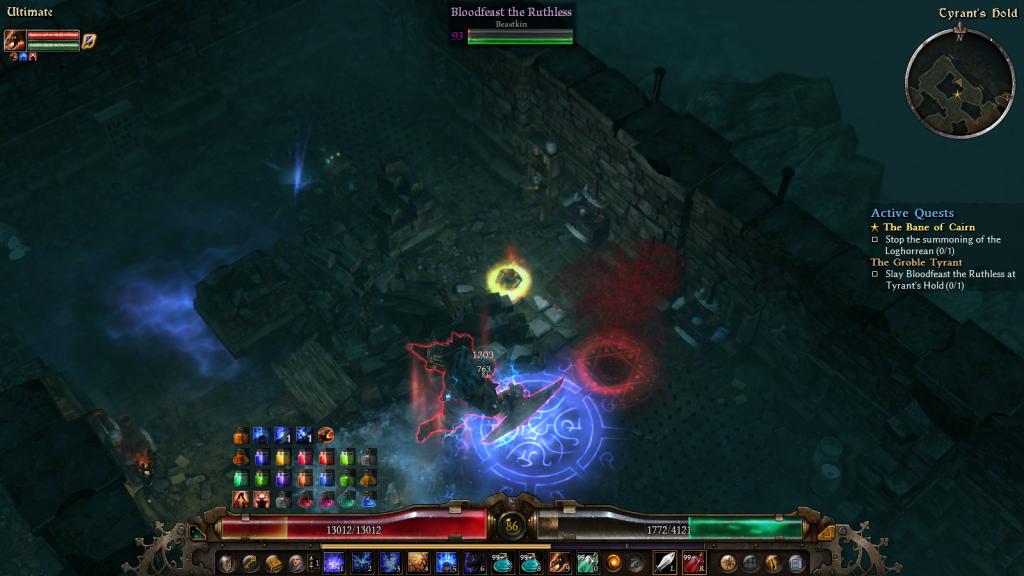Viewport: 1024px width, 576px height.
Task: Activate the orange skill in slot 4
Action: 418,562
